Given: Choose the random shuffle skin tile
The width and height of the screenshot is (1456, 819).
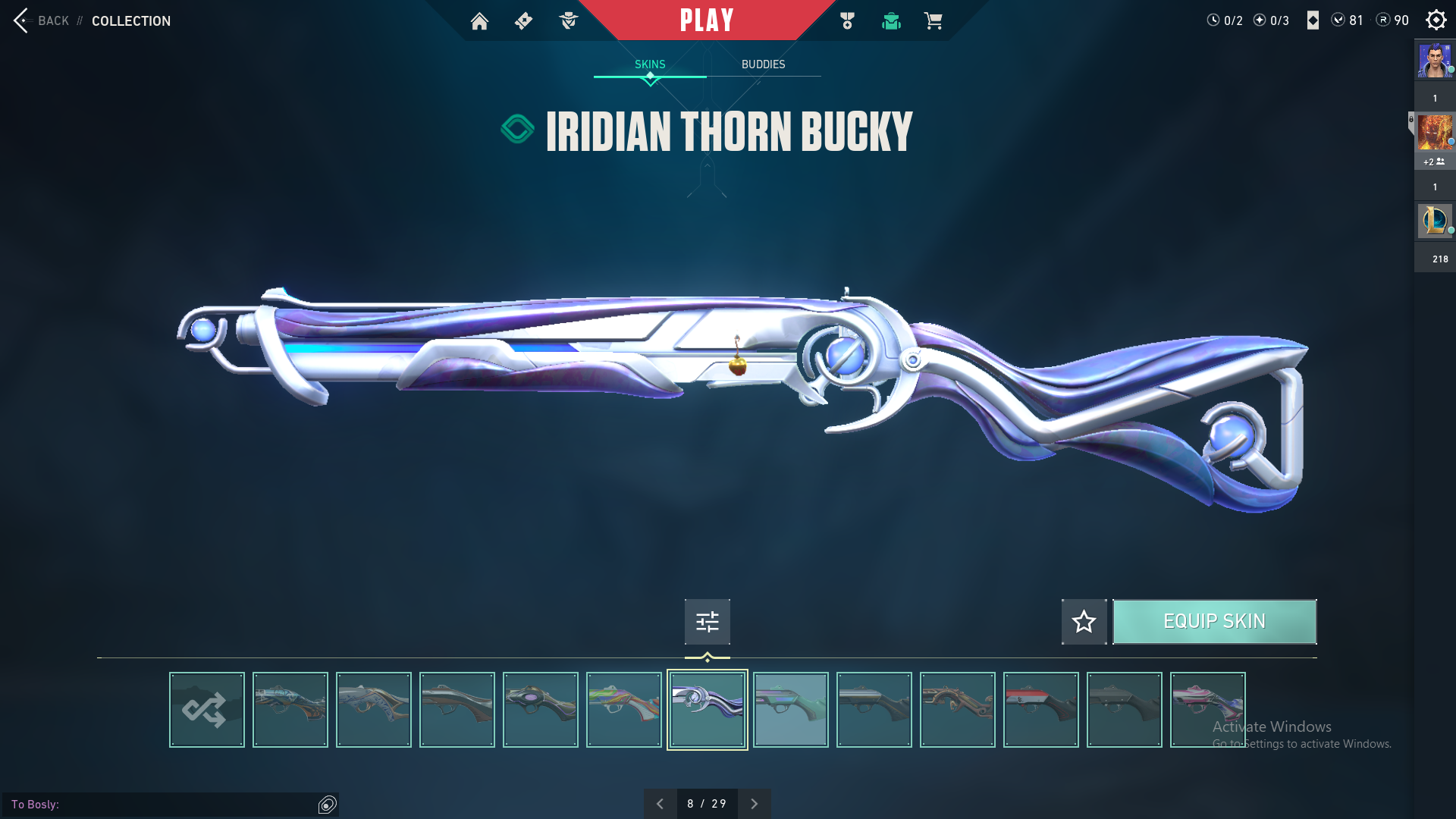Looking at the screenshot, I should [206, 710].
